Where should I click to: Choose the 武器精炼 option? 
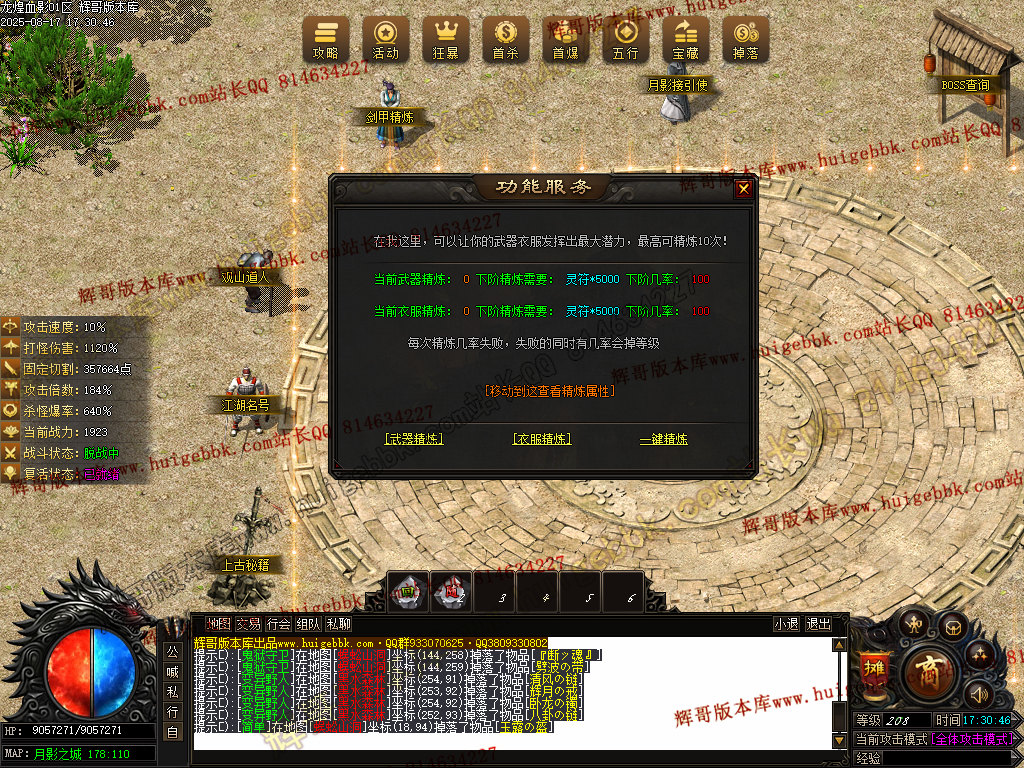click(414, 439)
